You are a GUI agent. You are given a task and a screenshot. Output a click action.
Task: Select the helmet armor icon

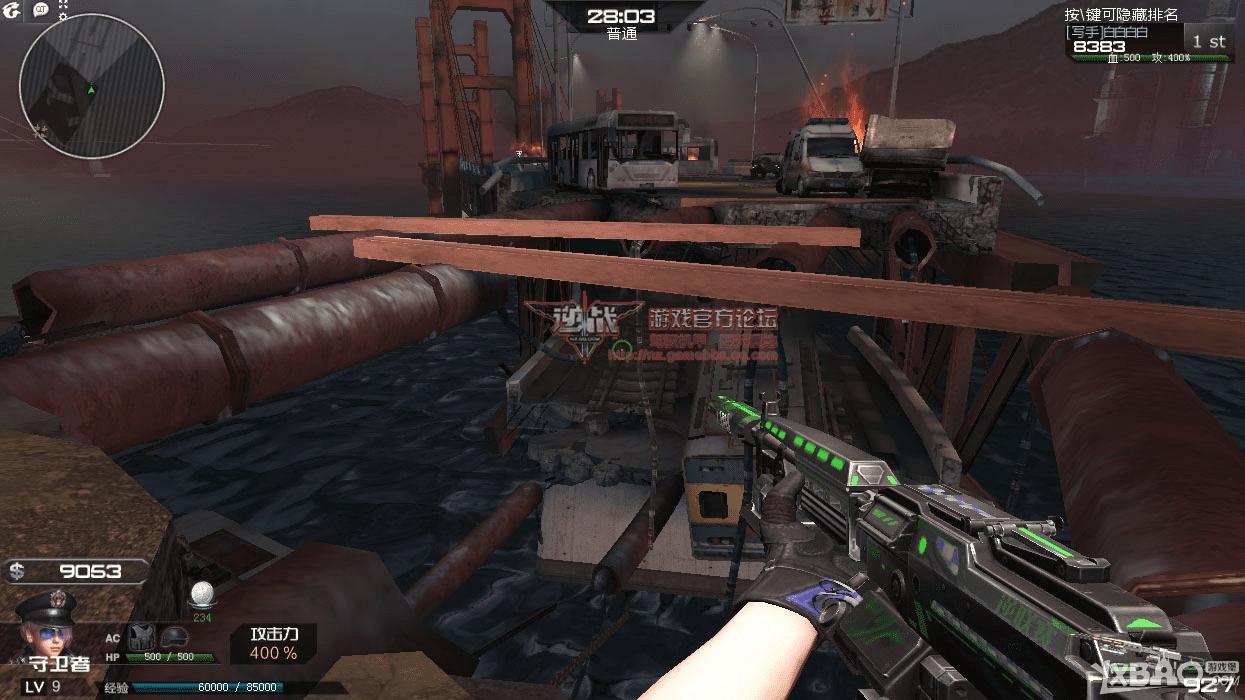point(174,637)
